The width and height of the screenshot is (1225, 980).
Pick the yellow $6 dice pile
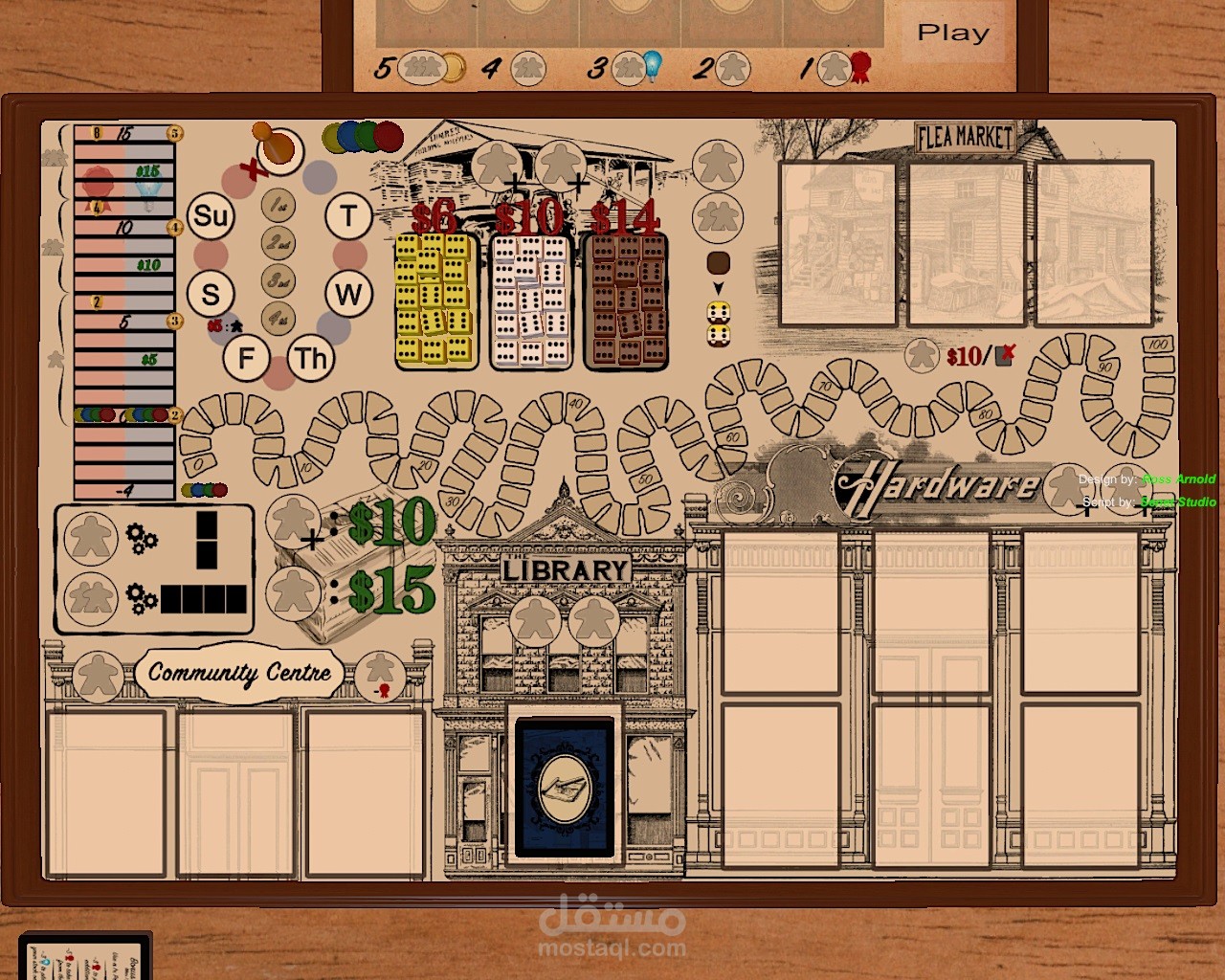click(x=435, y=301)
